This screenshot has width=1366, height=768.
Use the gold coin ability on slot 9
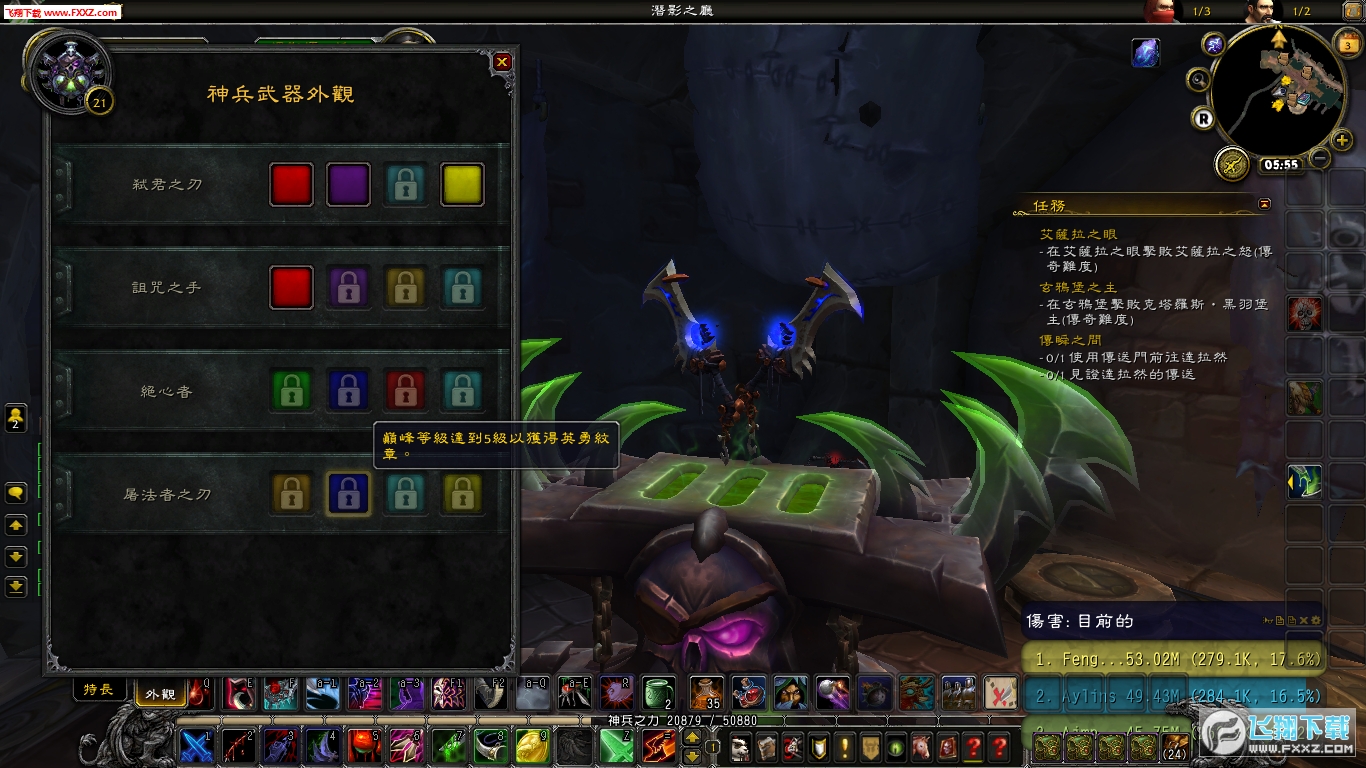pyautogui.click(x=530, y=745)
